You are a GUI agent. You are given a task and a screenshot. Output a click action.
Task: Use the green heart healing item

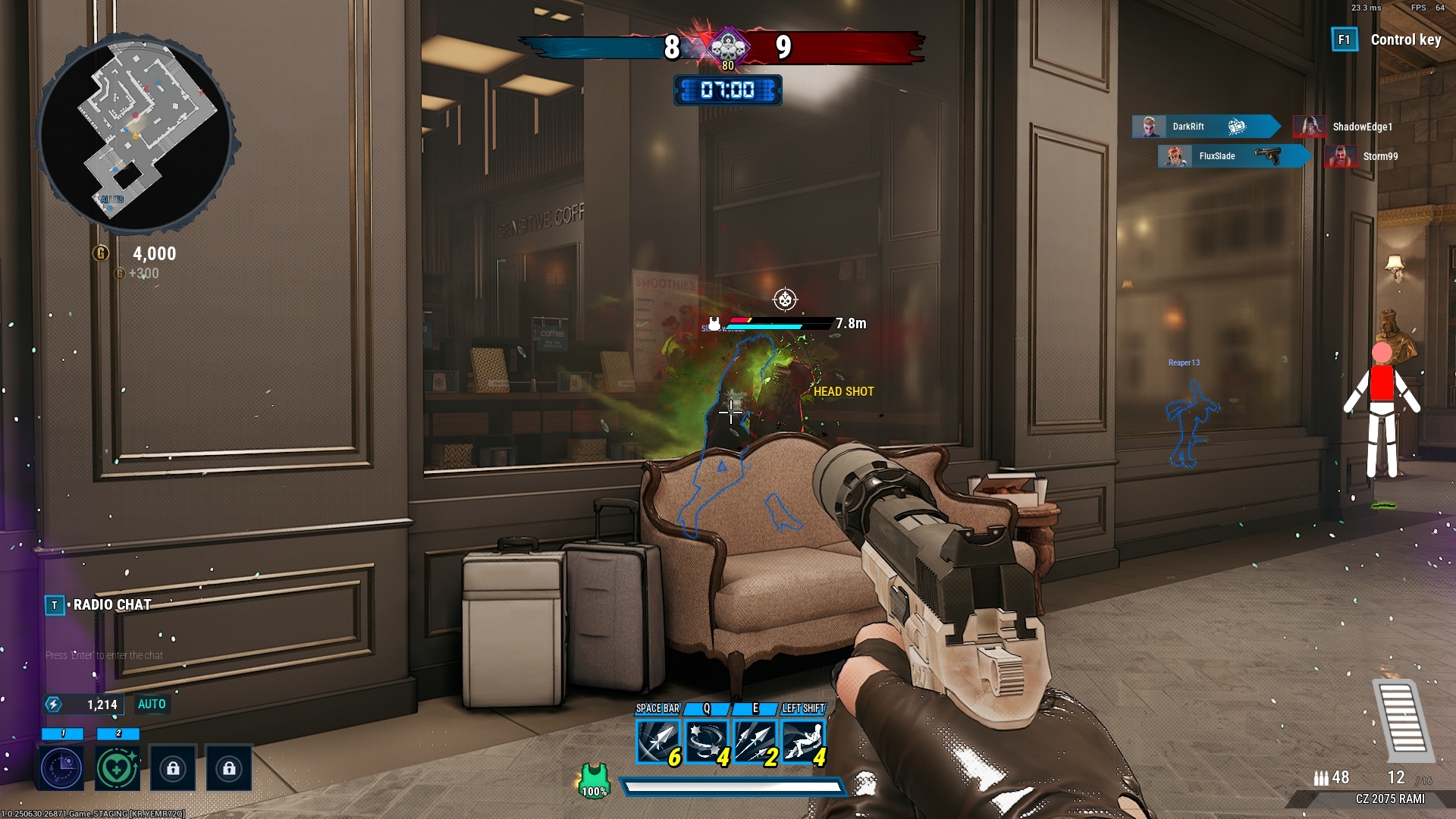pos(118,768)
